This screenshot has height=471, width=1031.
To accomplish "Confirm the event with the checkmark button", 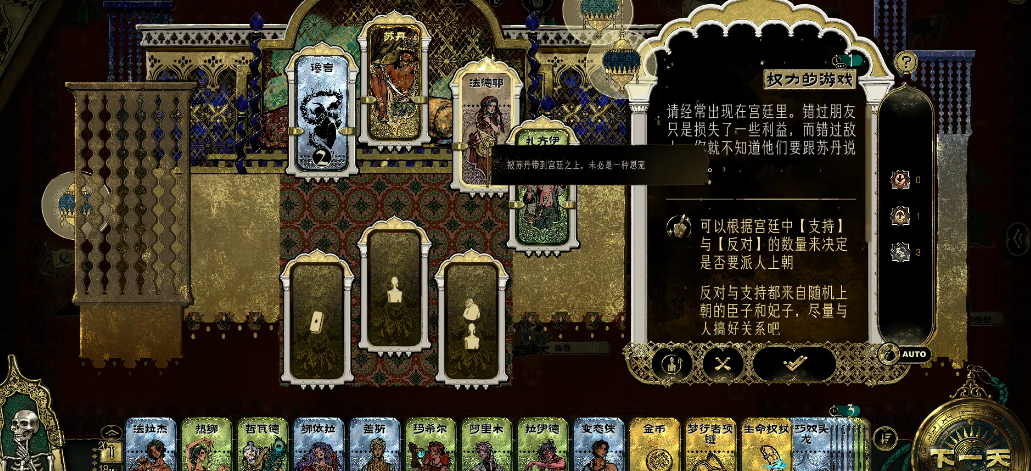I will (x=794, y=363).
